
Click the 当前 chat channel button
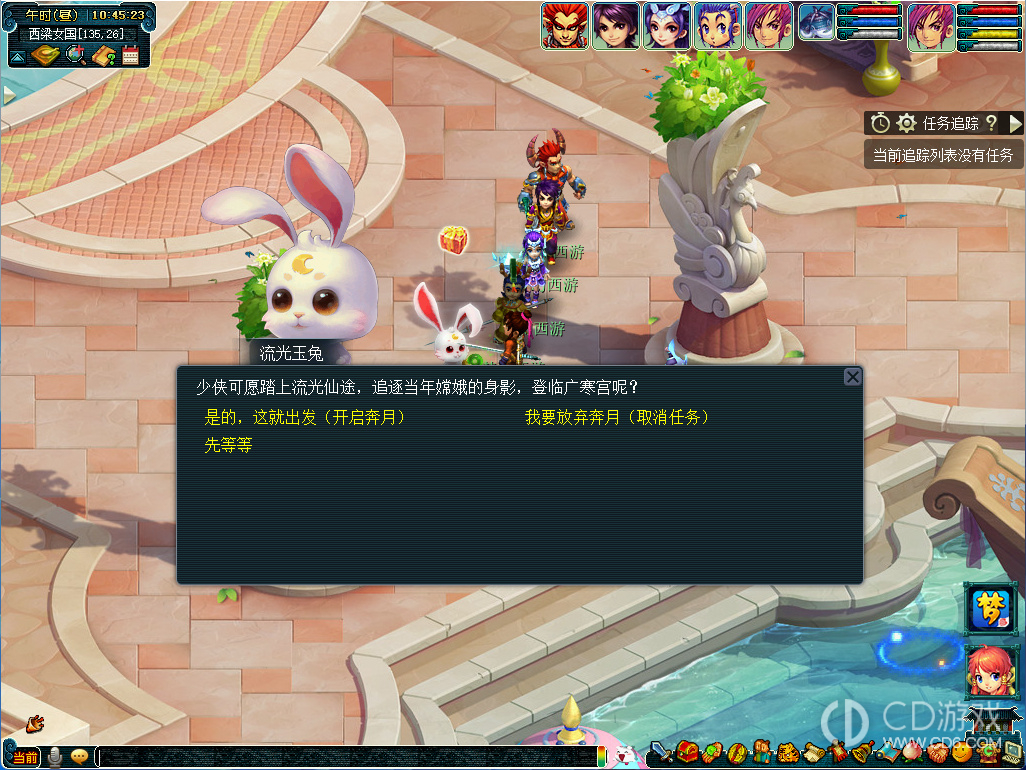26,757
